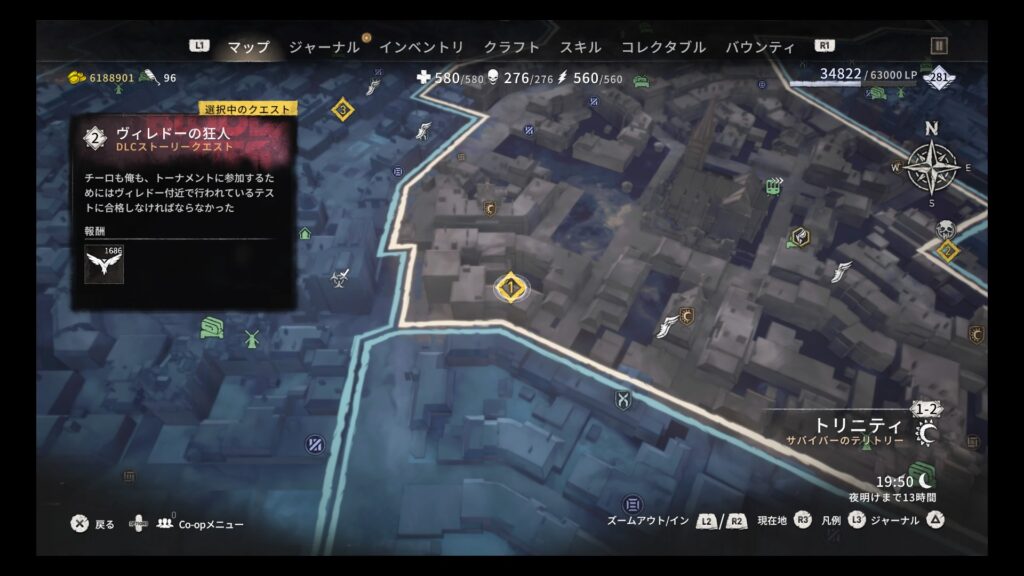This screenshot has width=1024, height=576.
Task: Select the green windmill map marker
Action: (251, 338)
